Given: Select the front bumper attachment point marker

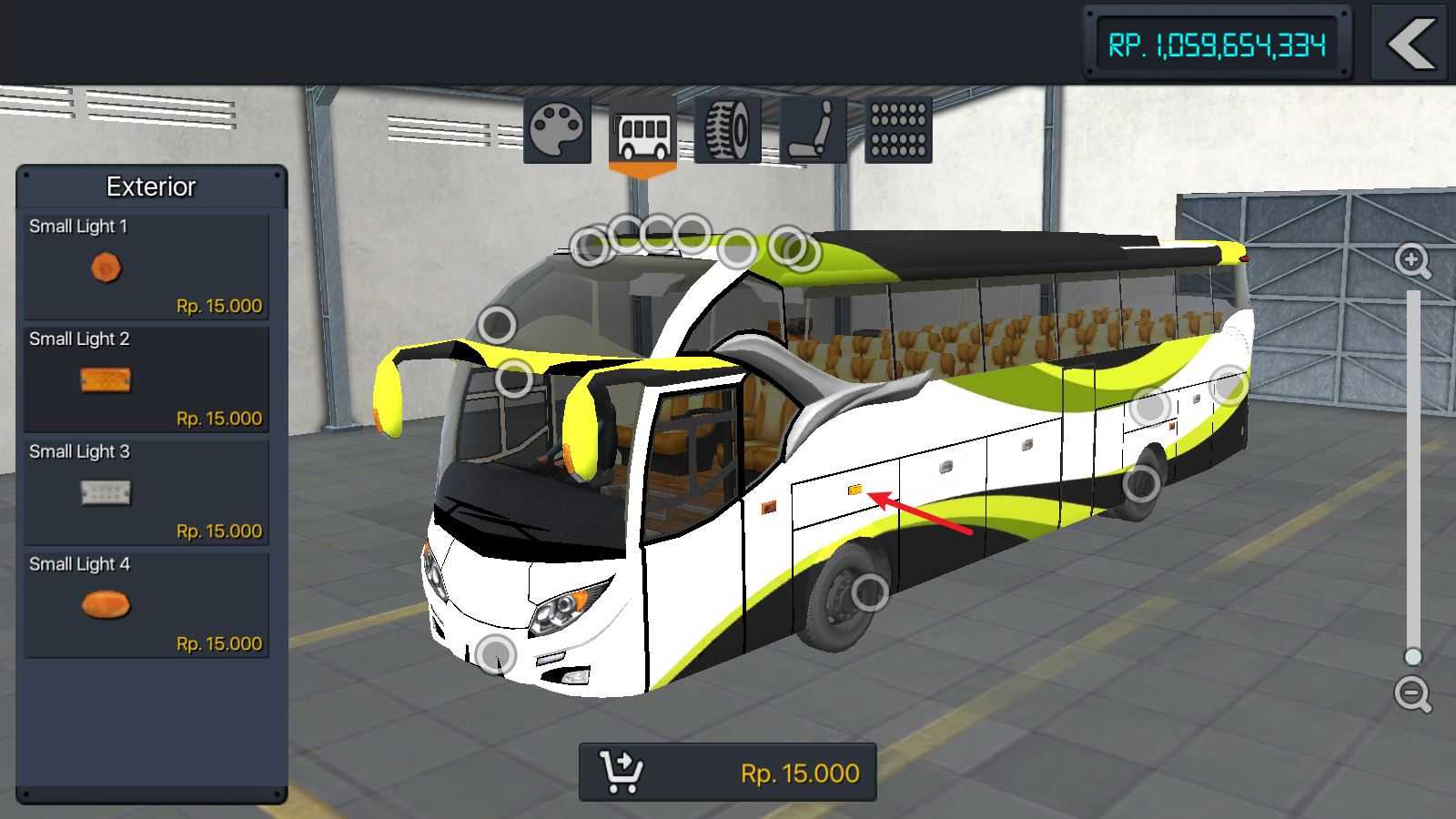Looking at the screenshot, I should coord(496,653).
